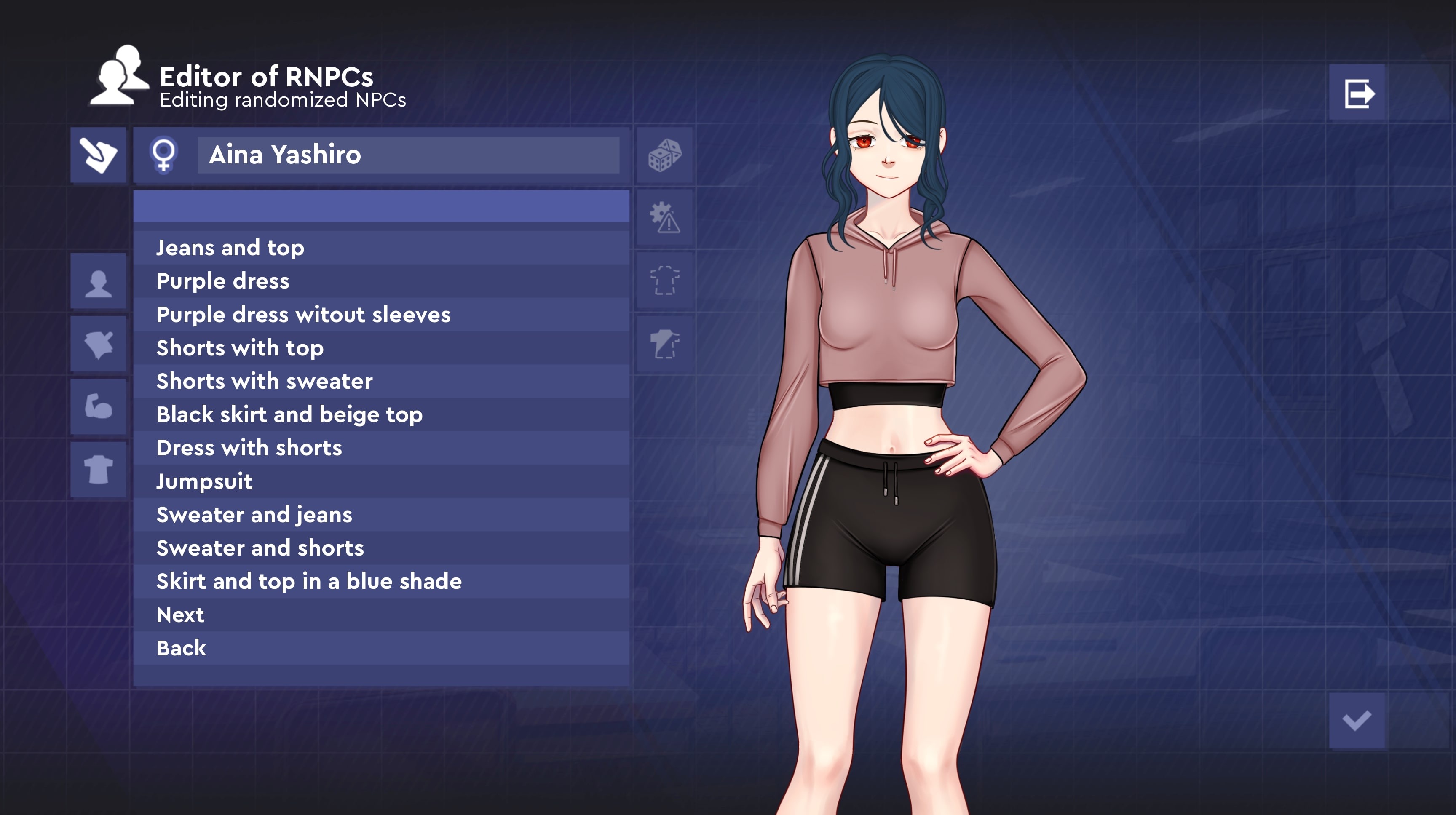Open the clothing tab with shirt icon
1456x815 pixels.
[x=98, y=469]
